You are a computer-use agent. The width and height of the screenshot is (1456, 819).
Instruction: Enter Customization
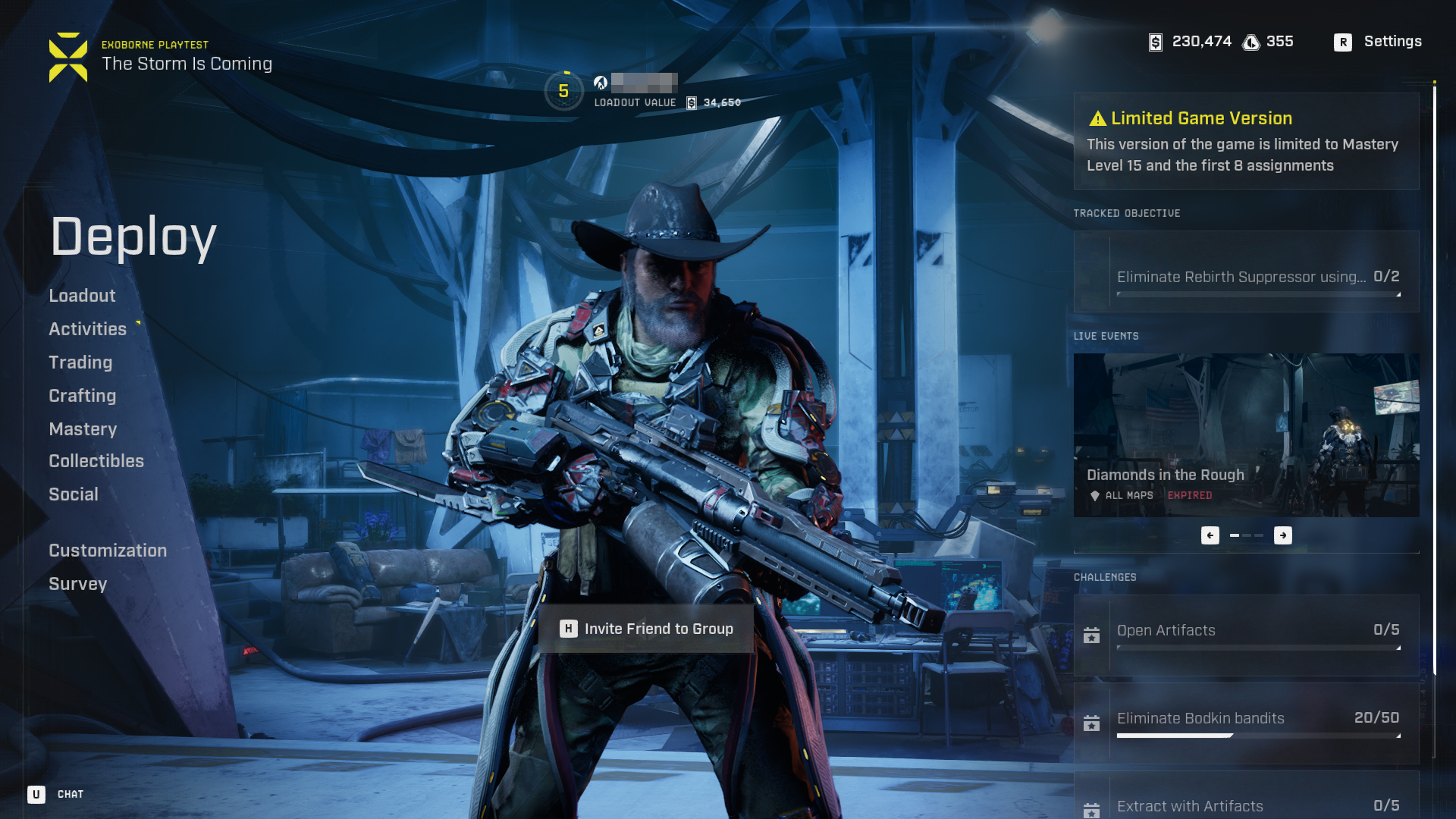click(x=108, y=551)
